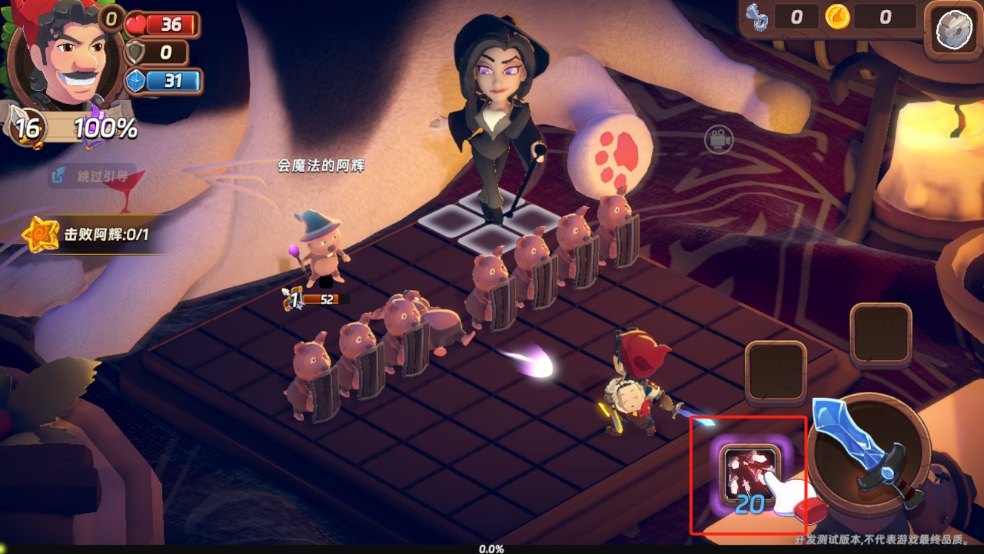Viewport: 984px width, 554px height.
Task: Open settings with the gear button
Action: 952,30
